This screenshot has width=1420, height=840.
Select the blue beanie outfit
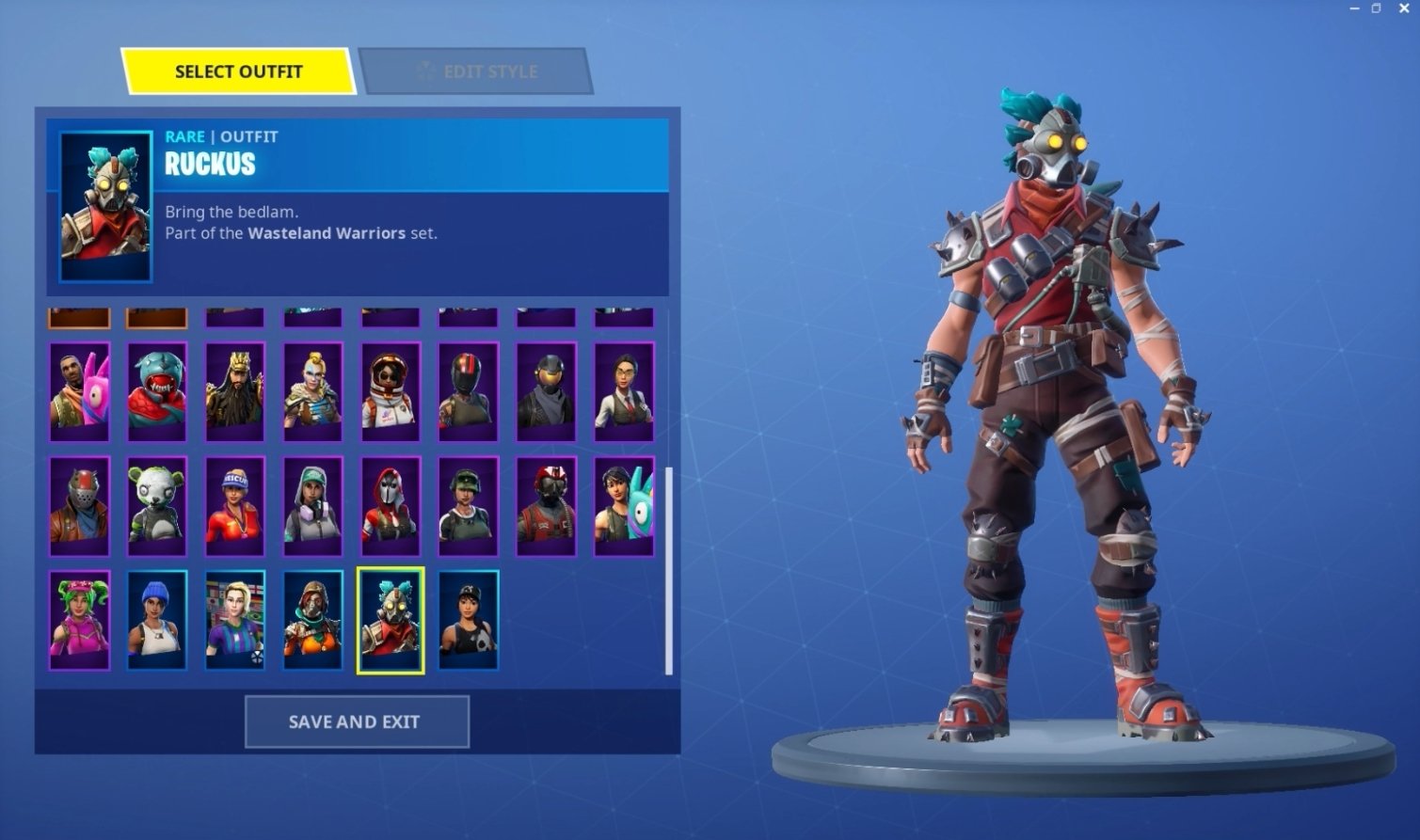click(157, 620)
